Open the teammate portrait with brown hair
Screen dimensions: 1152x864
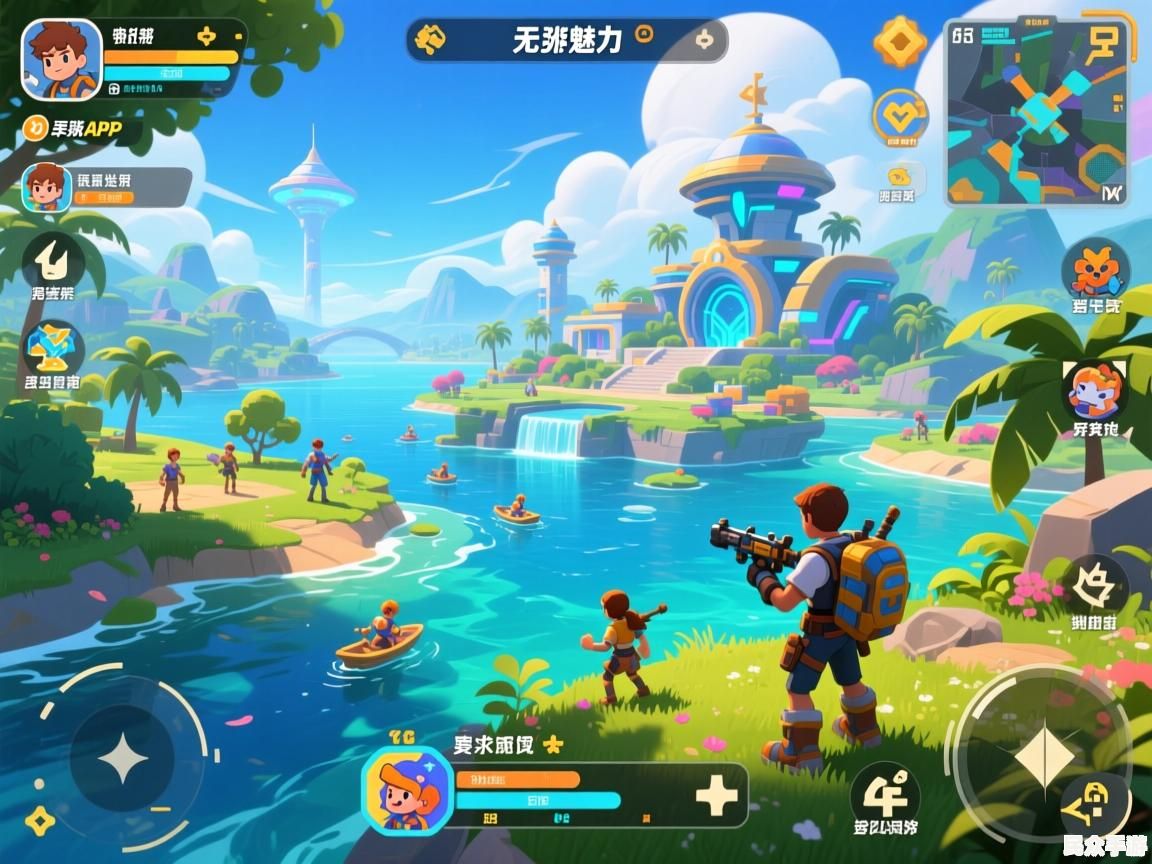coord(47,187)
